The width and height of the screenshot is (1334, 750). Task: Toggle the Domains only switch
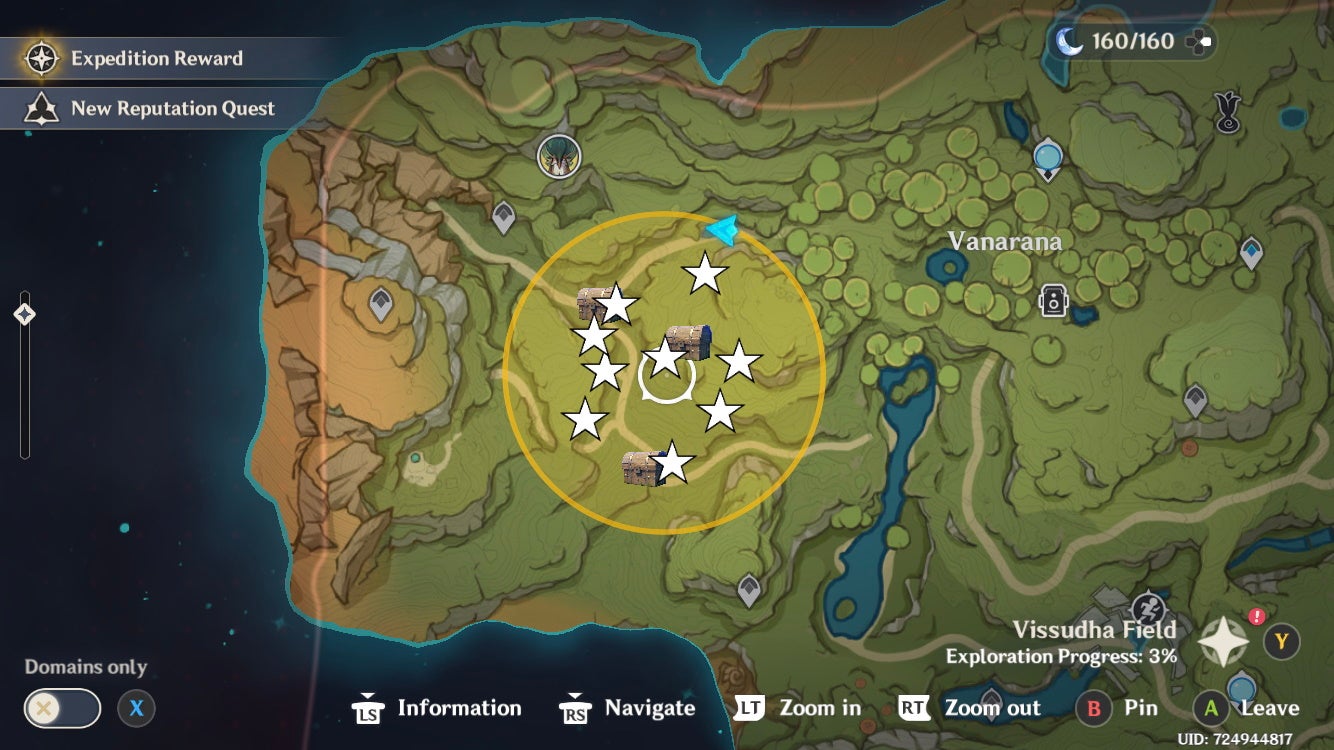tap(63, 708)
